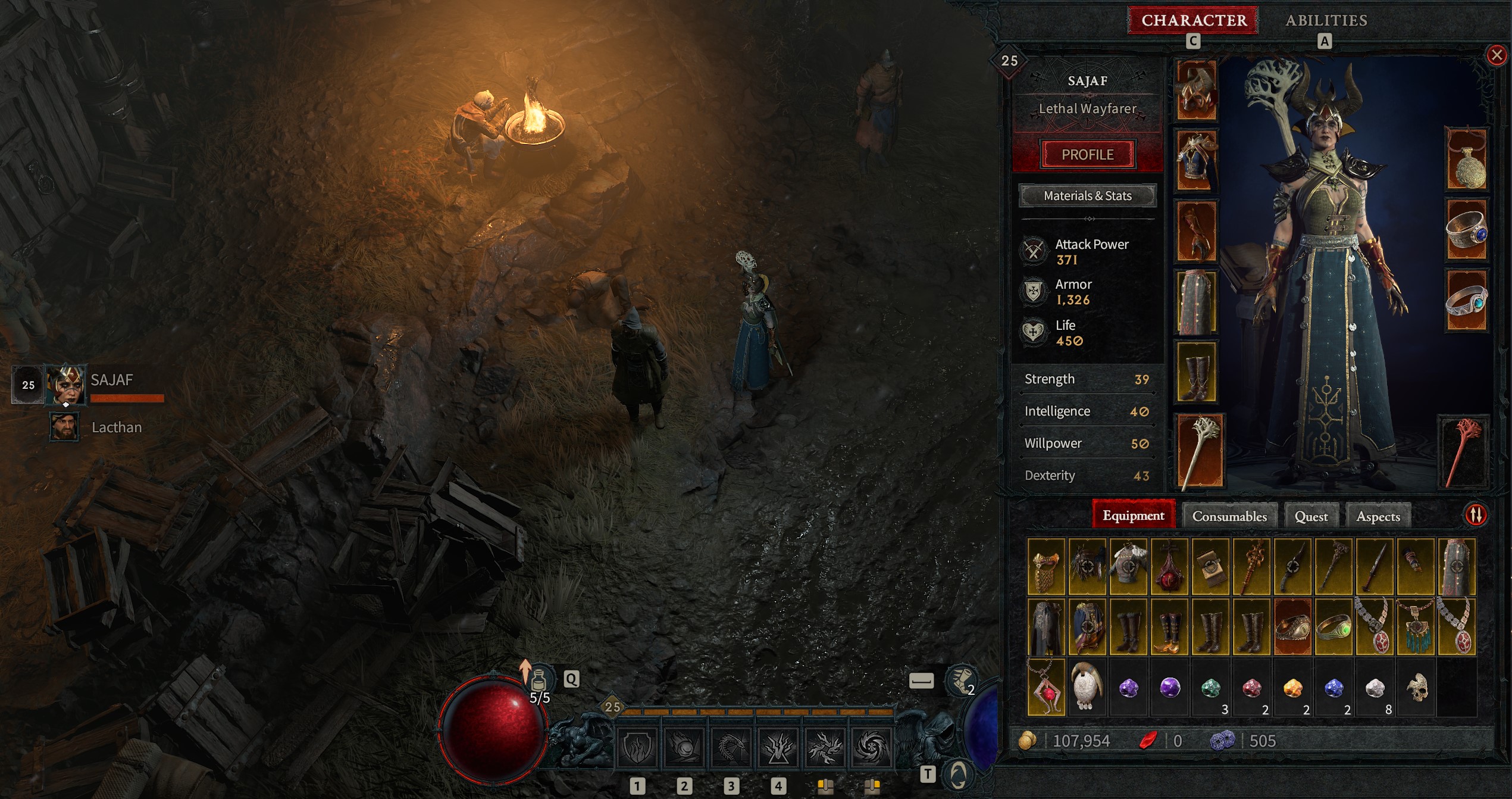Show Materials & Stats panel
The image size is (1512, 799).
point(1087,196)
